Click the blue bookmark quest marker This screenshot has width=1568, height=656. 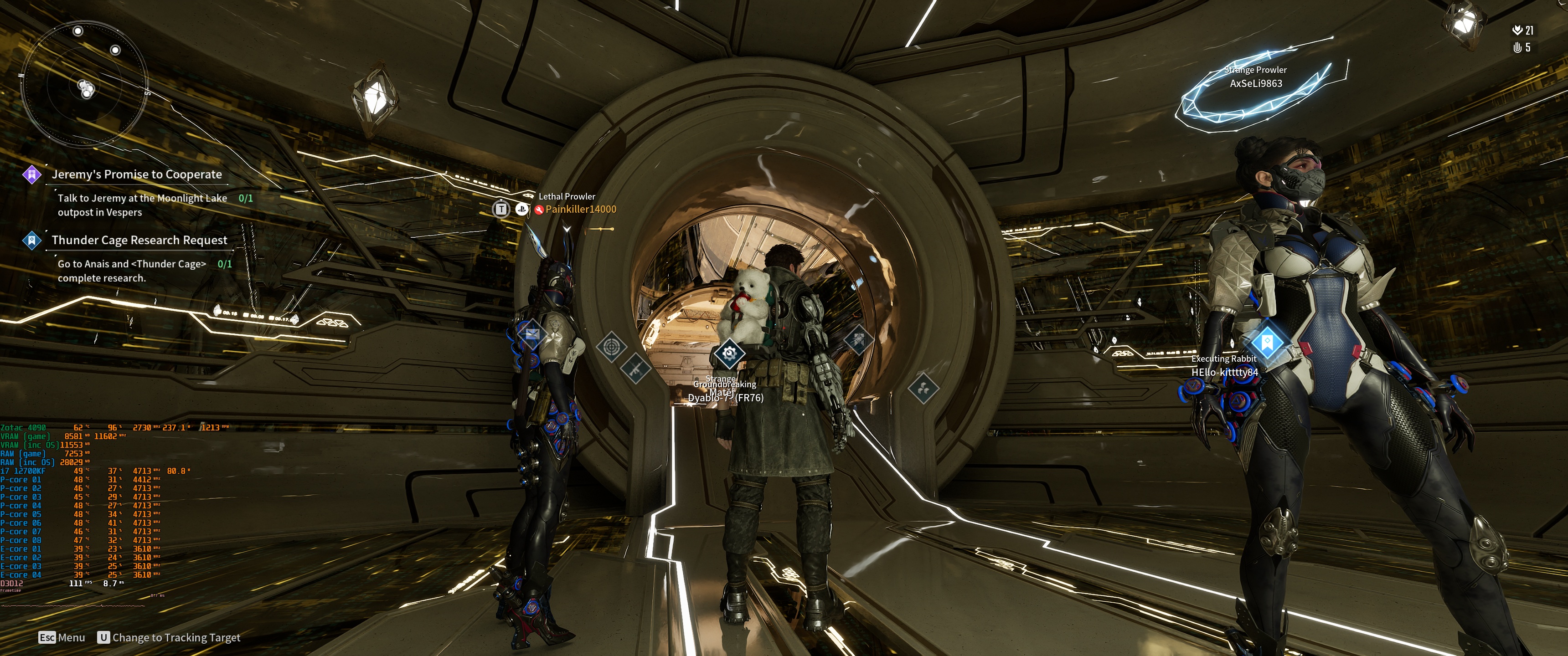(1267, 341)
